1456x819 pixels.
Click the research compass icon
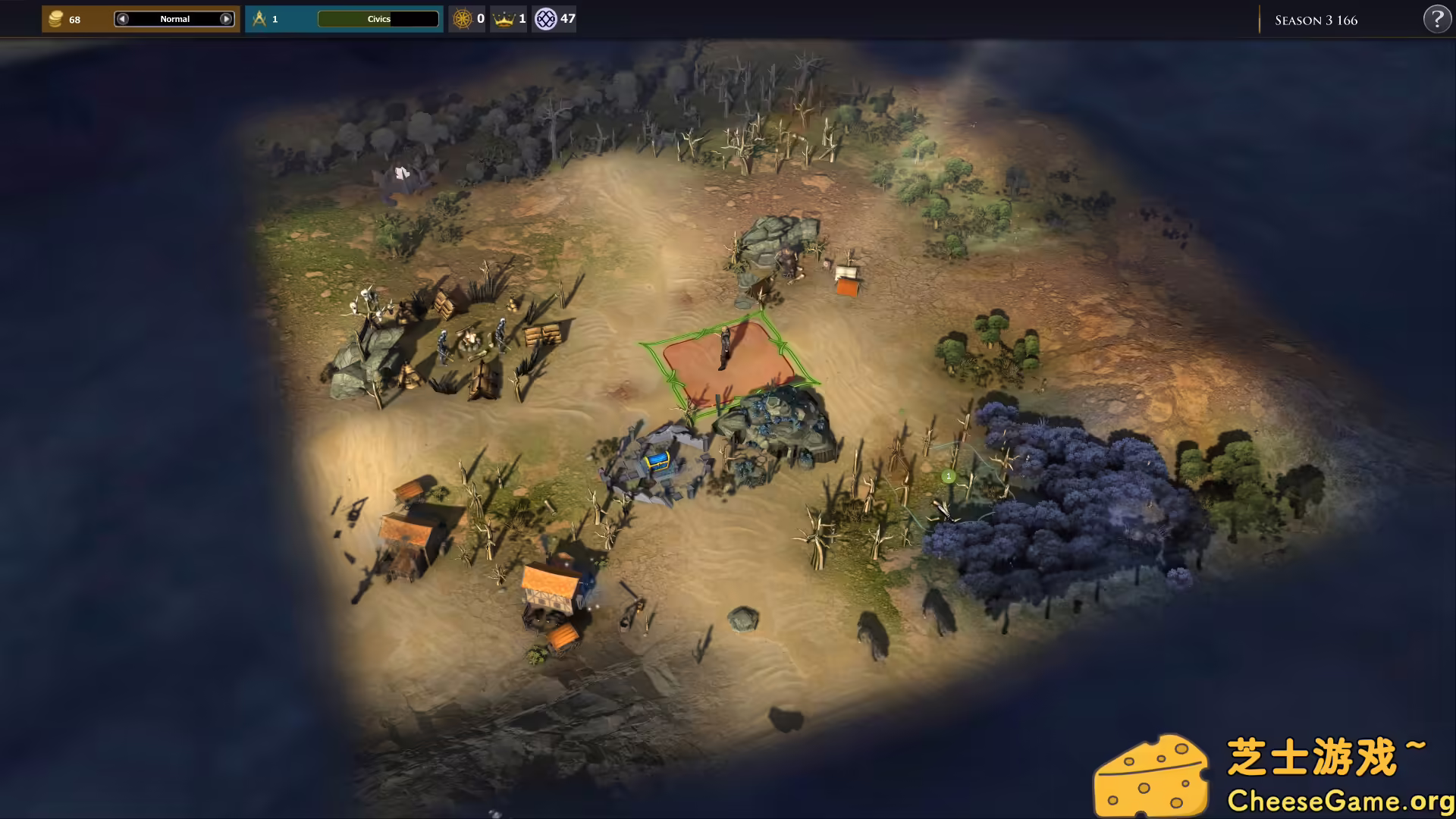click(x=259, y=19)
